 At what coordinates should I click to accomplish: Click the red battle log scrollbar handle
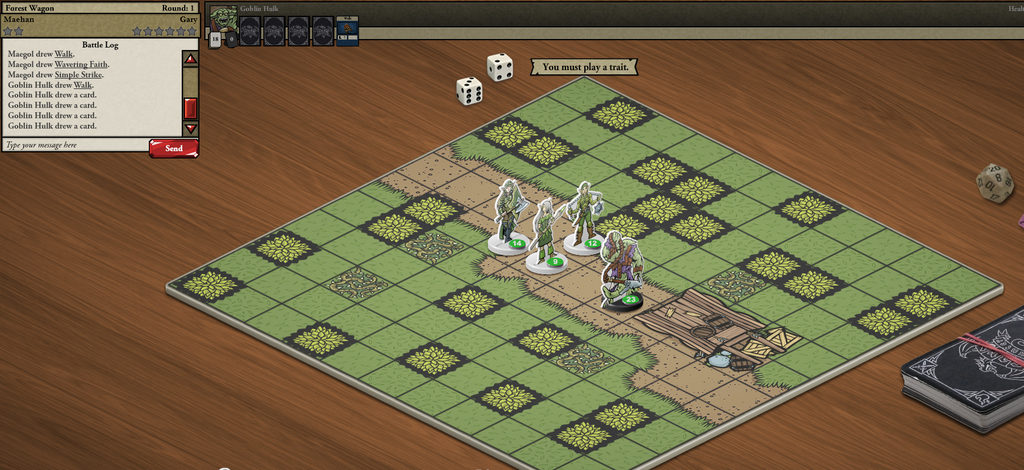190,108
